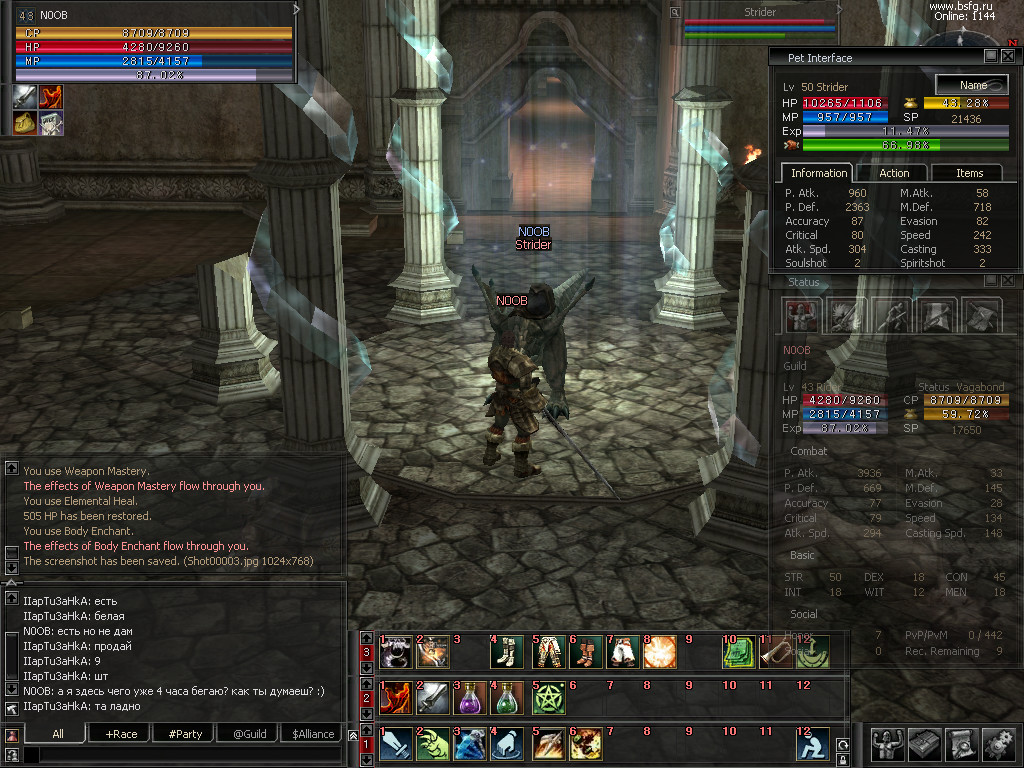
Task: Select the All chat tab
Action: (58, 734)
